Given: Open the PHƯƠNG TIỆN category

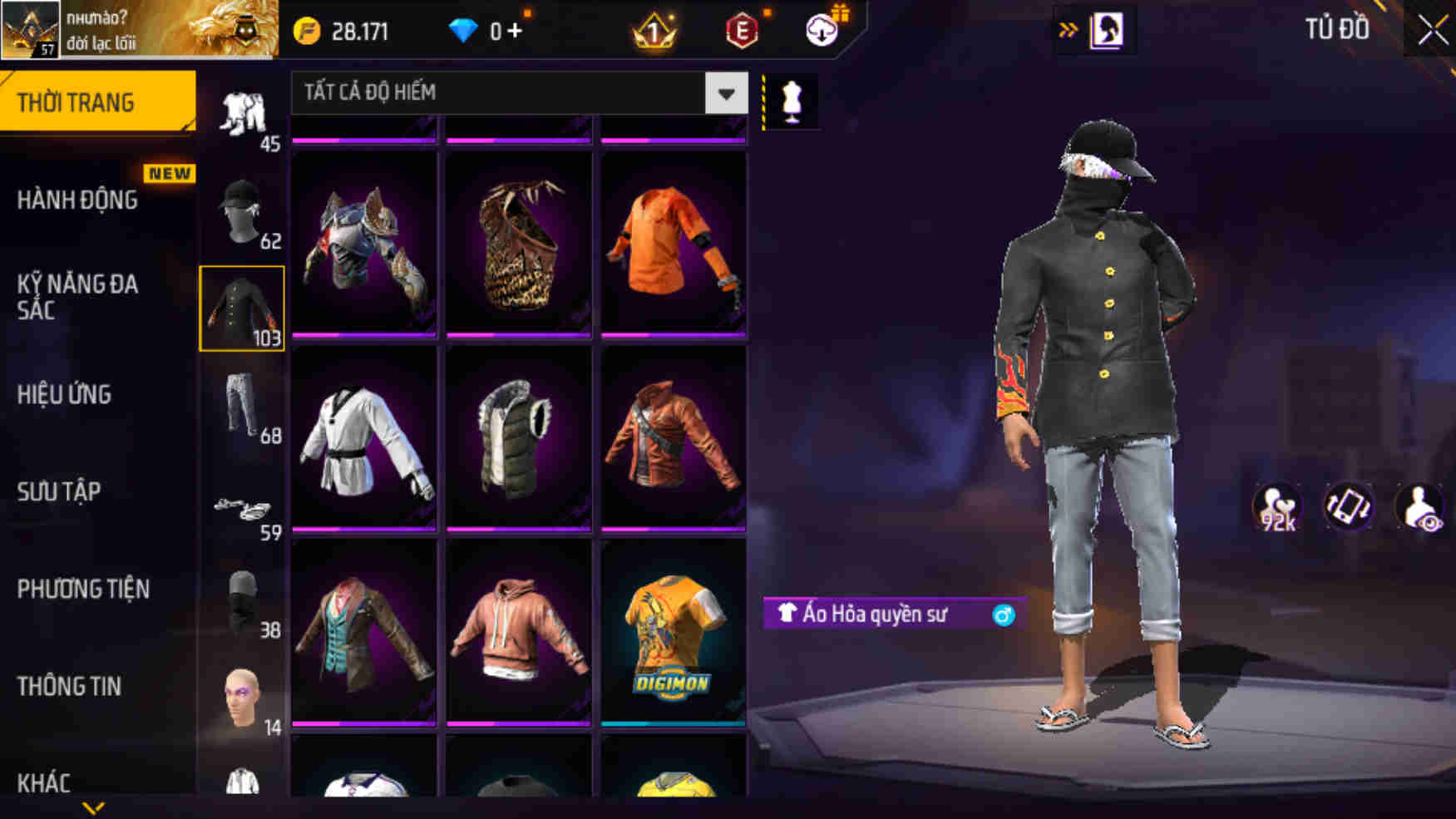Looking at the screenshot, I should (x=83, y=589).
